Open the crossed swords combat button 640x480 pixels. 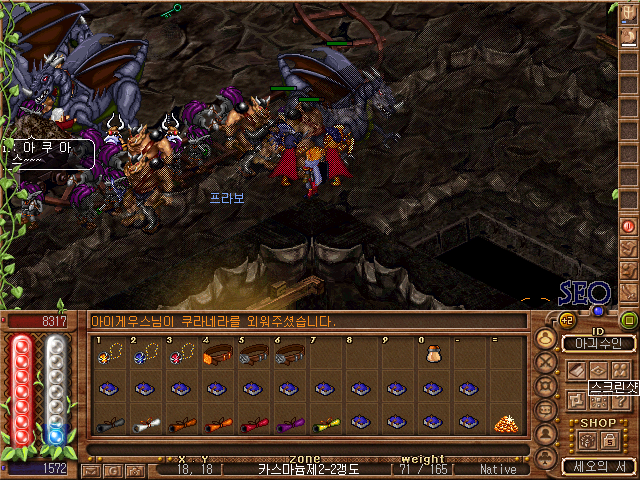(546, 362)
